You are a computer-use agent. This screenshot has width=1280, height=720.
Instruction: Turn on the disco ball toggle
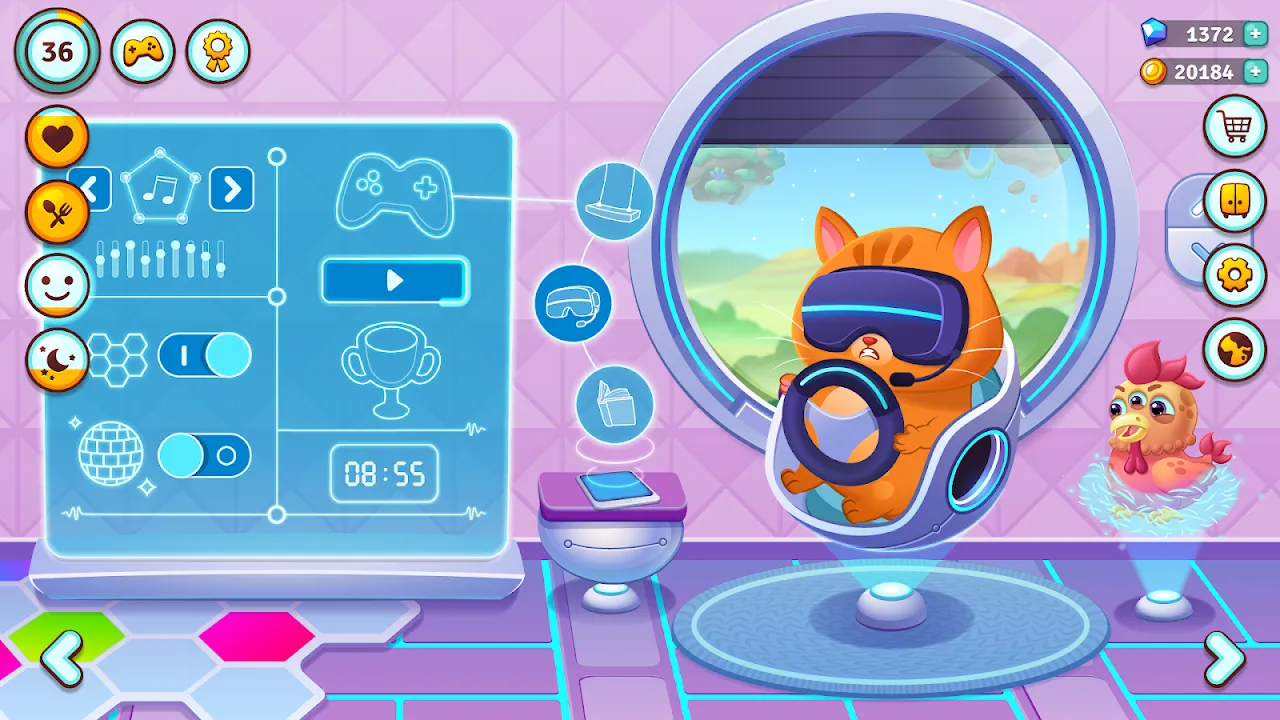205,455
